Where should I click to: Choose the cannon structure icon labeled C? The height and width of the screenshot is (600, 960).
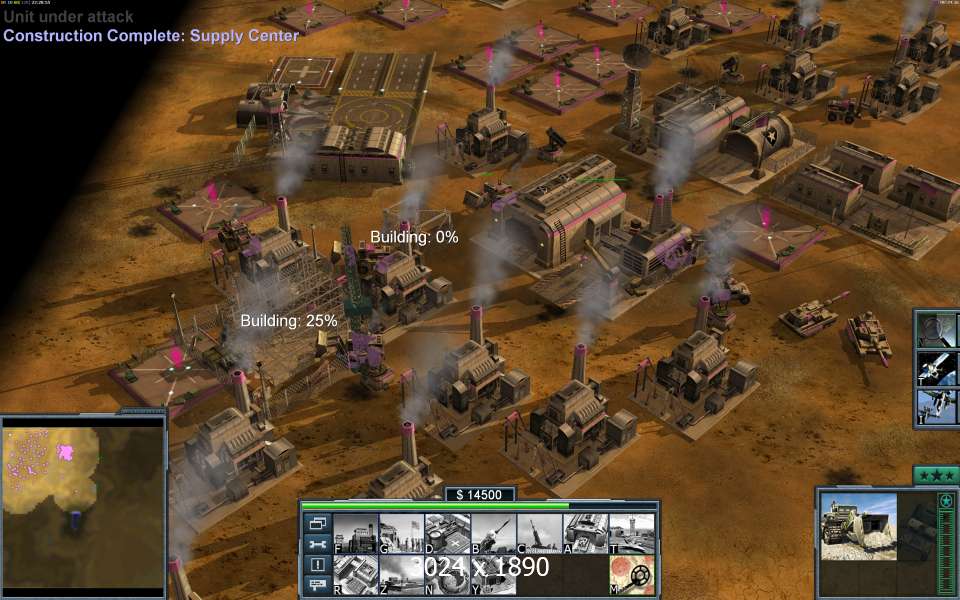[539, 534]
